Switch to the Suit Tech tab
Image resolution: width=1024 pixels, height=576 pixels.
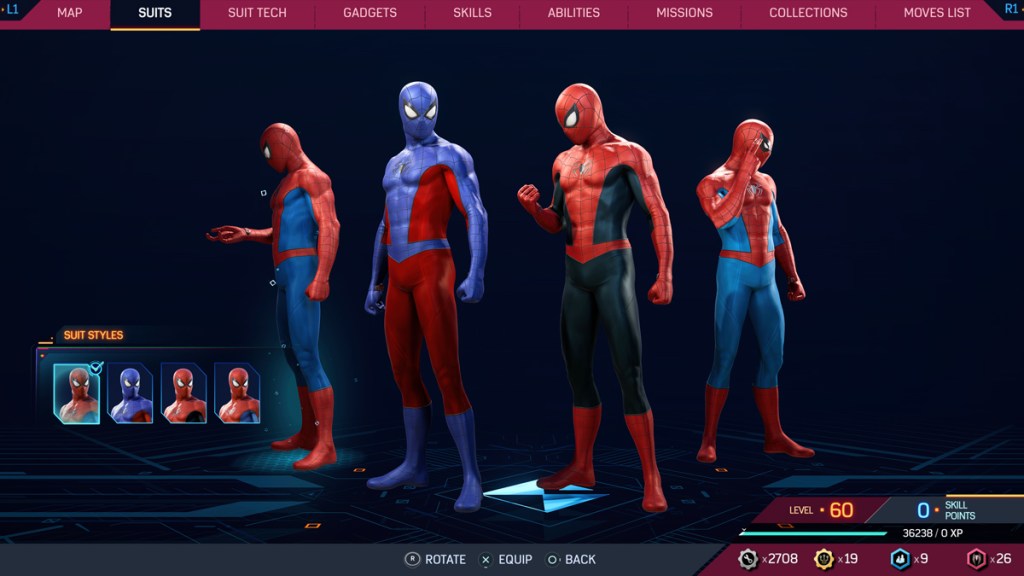[257, 13]
